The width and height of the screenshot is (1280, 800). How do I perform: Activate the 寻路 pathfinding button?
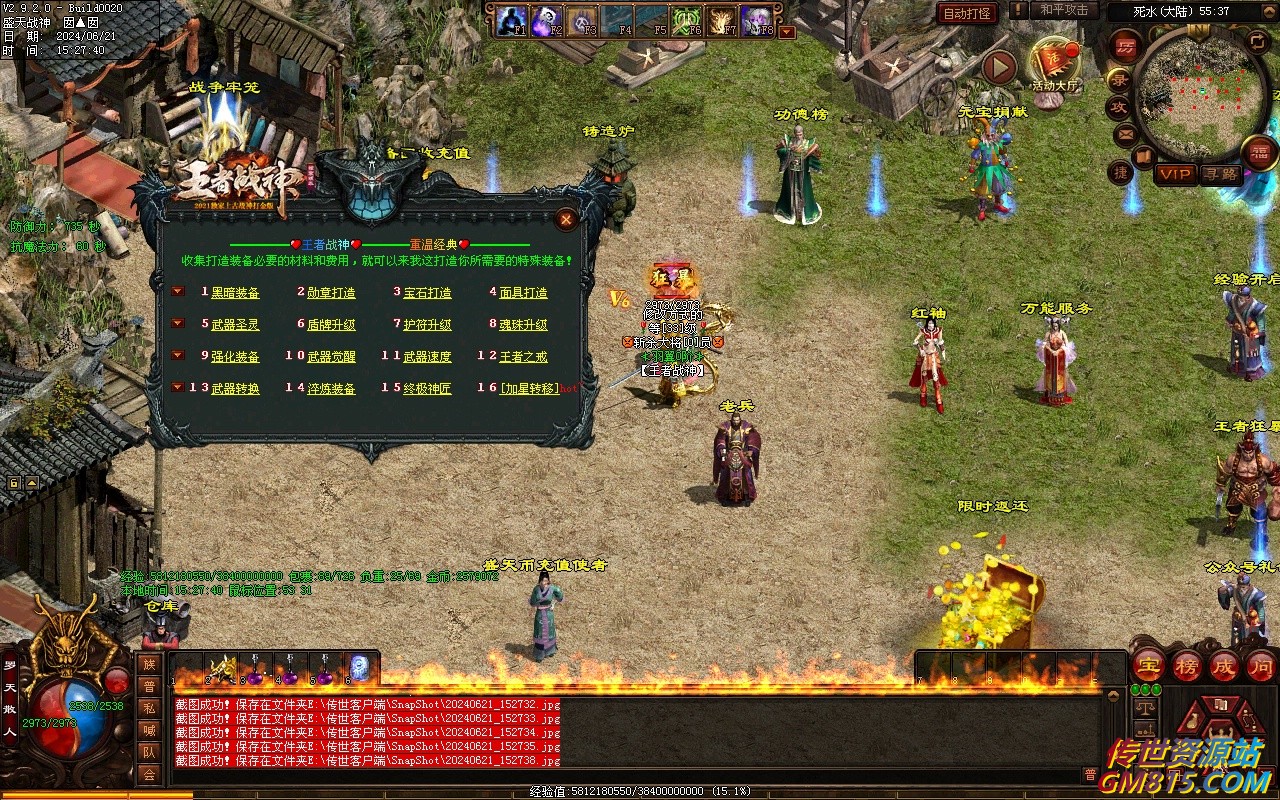click(1221, 174)
